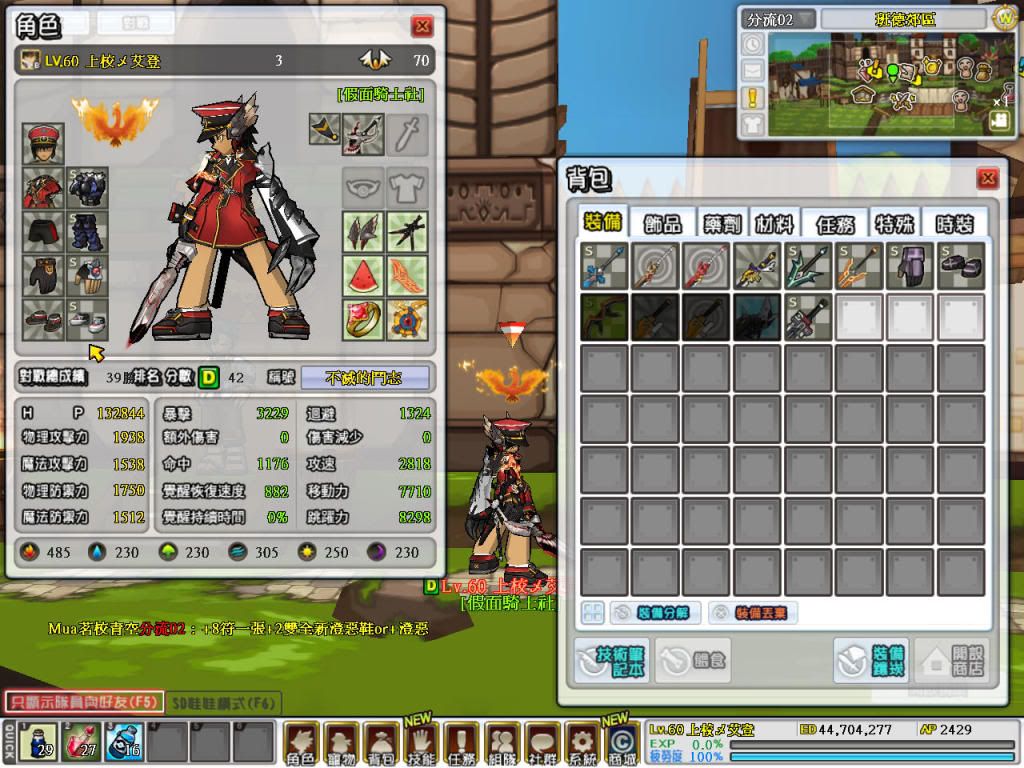
Task: Switch to the 材料 materials tab
Action: pos(773,224)
